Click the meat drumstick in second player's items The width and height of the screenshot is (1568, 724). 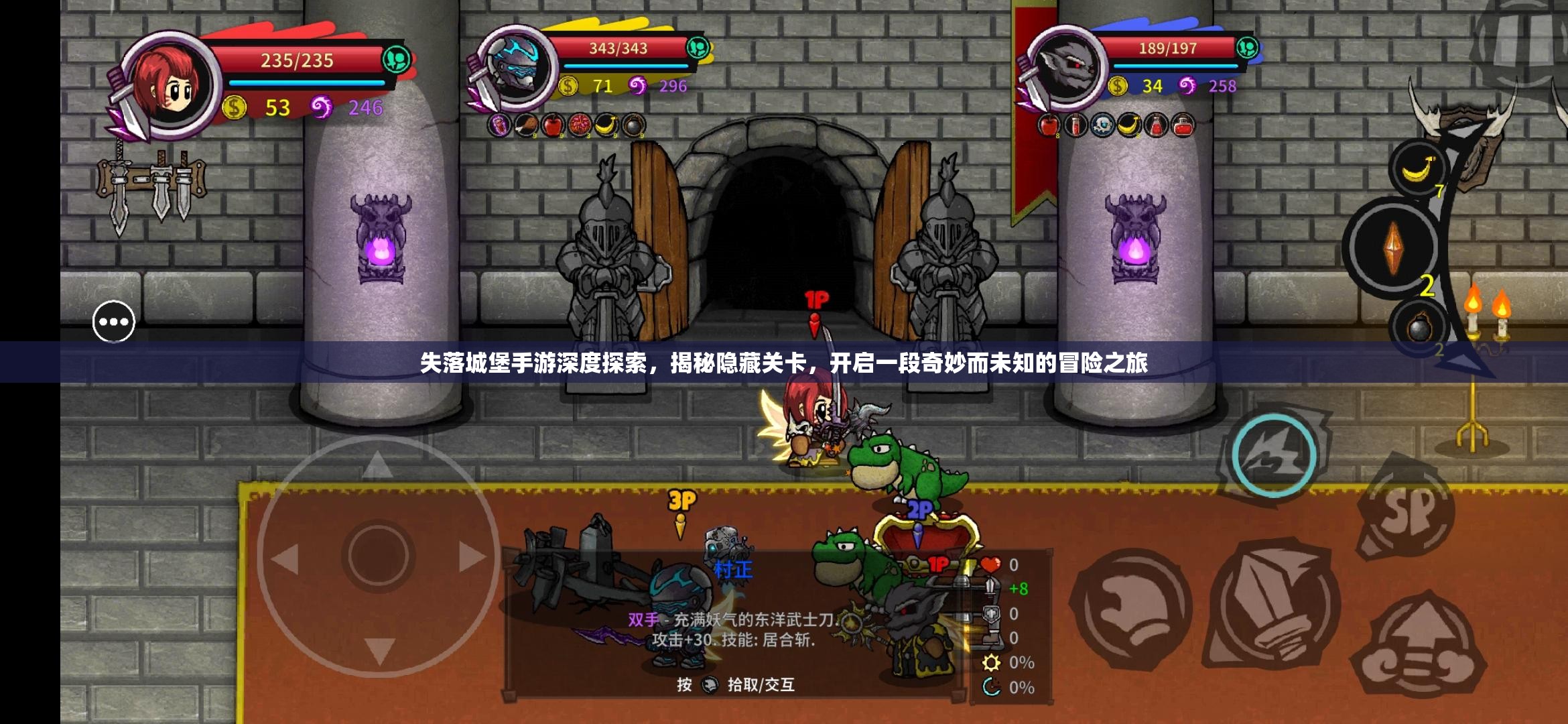526,125
